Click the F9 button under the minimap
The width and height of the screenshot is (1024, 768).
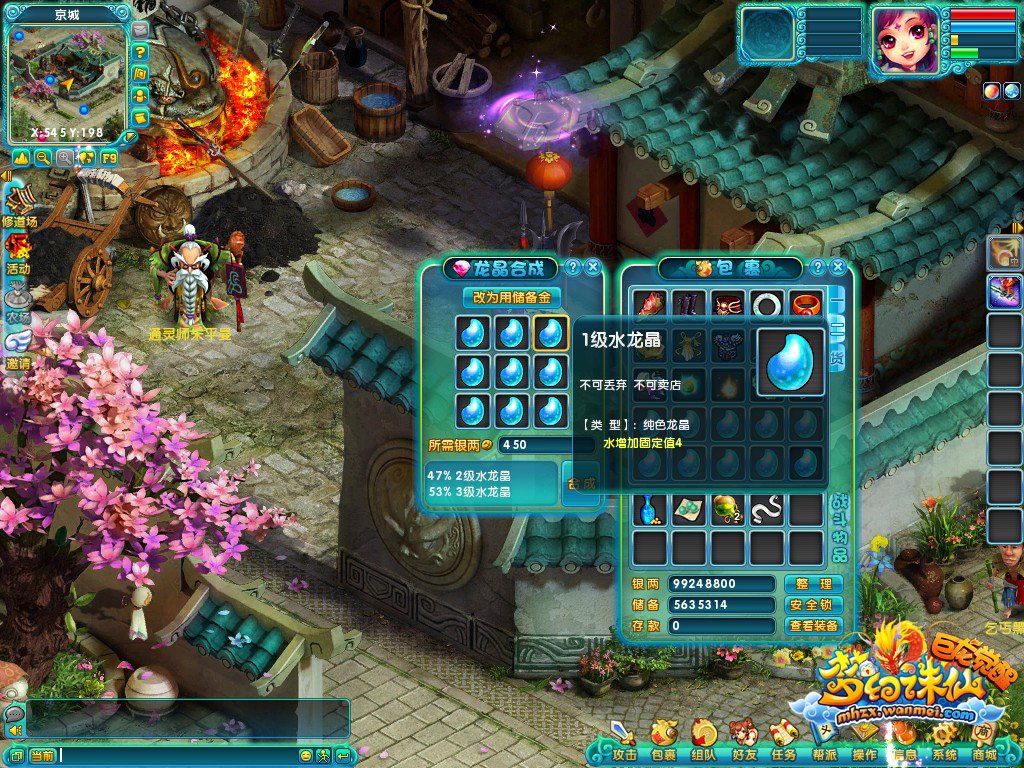tap(108, 158)
